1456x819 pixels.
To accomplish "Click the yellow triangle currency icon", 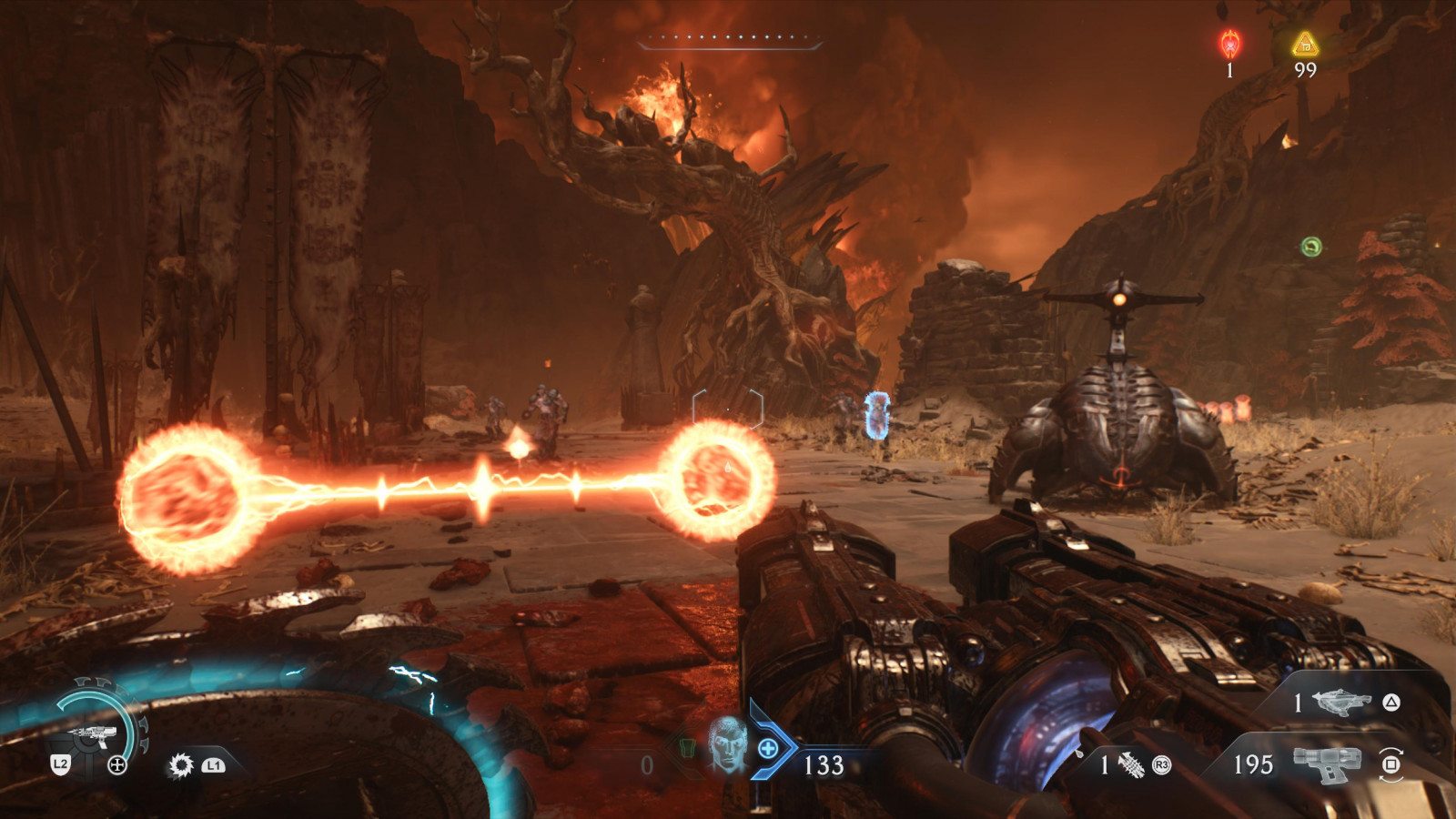I will [1305, 43].
